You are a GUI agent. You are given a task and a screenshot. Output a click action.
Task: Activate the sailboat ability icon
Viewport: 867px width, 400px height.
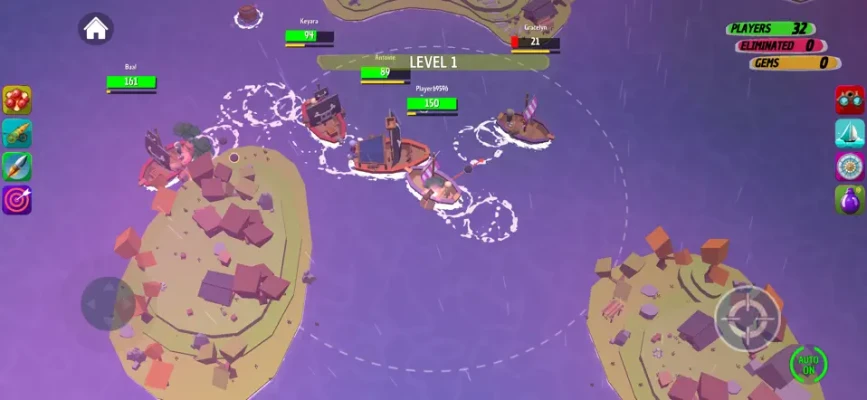tap(849, 133)
